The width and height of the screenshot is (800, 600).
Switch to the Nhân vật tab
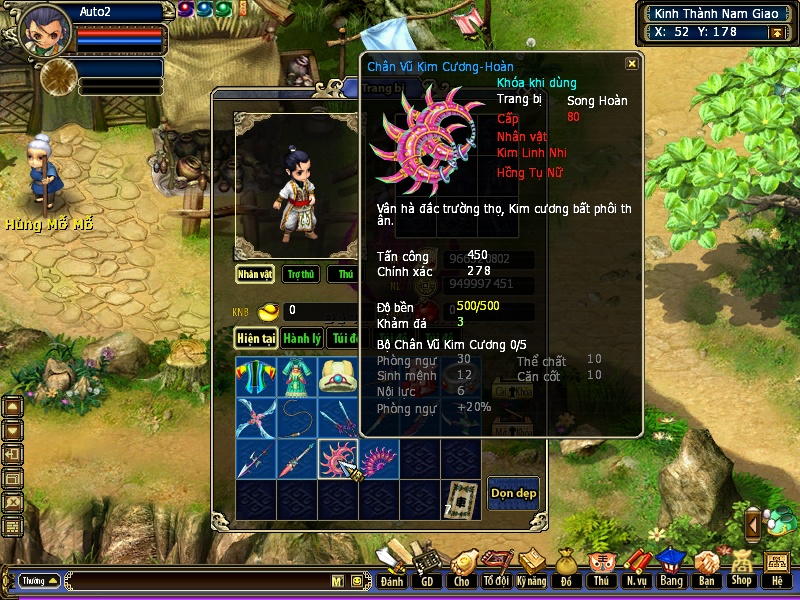(255, 273)
